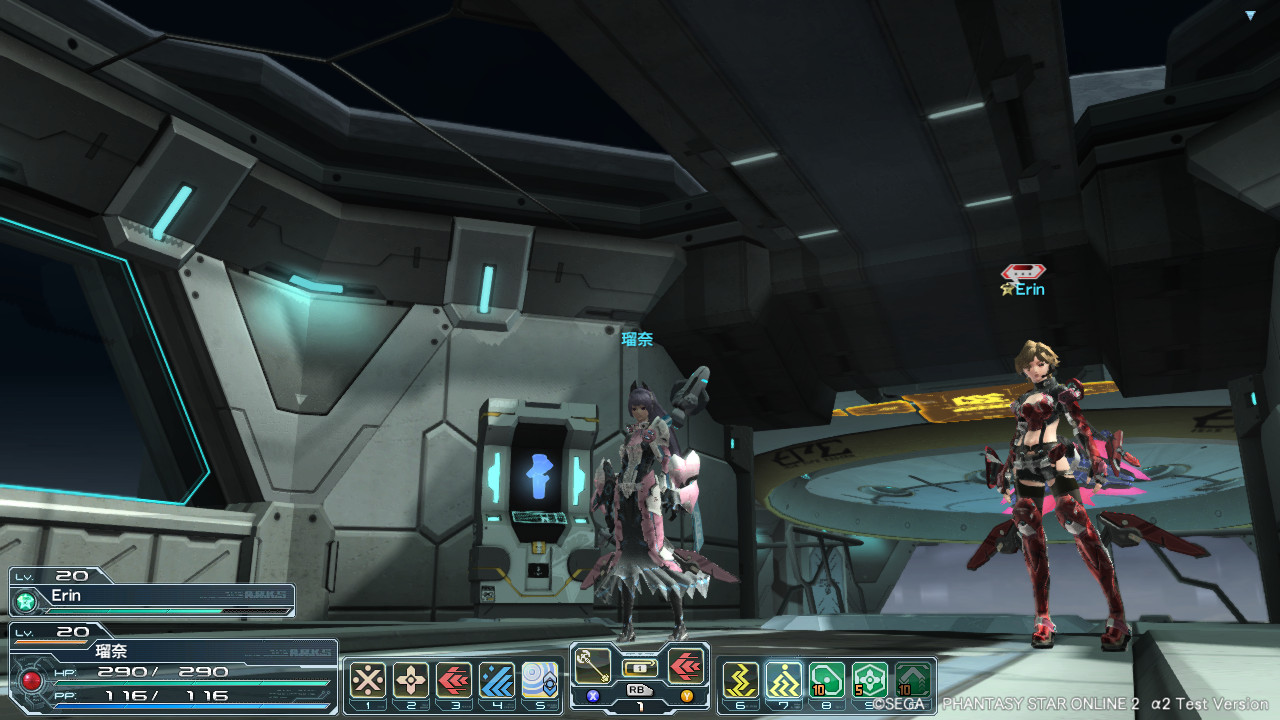The width and height of the screenshot is (1280, 720).
Task: Open the small triangle dropdown in the corner
Action: (x=1249, y=15)
